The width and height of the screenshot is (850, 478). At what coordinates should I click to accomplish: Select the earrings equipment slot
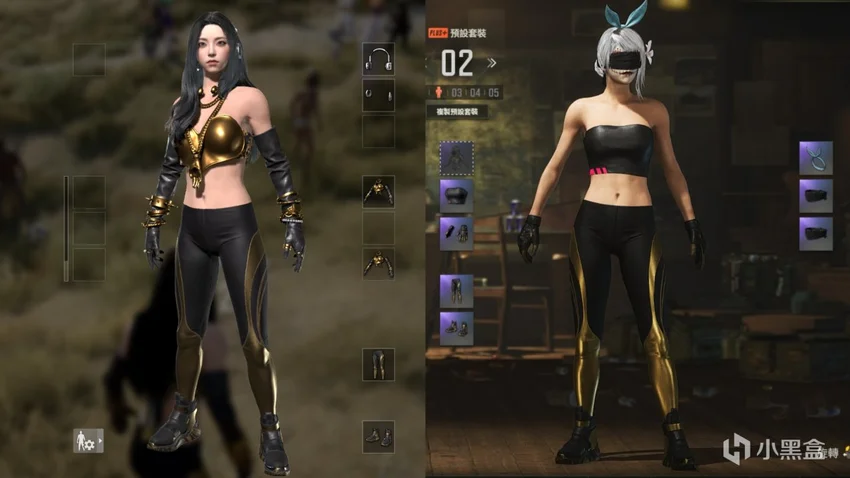click(x=378, y=96)
